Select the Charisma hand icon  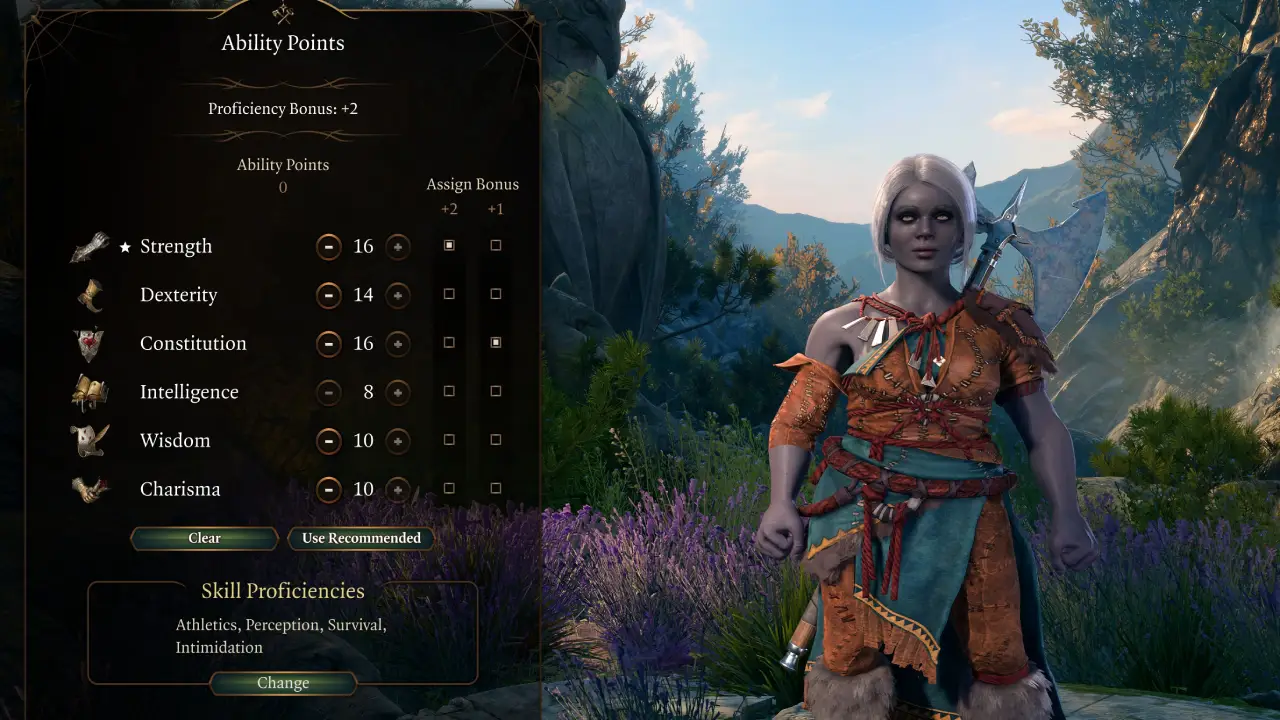tap(88, 489)
